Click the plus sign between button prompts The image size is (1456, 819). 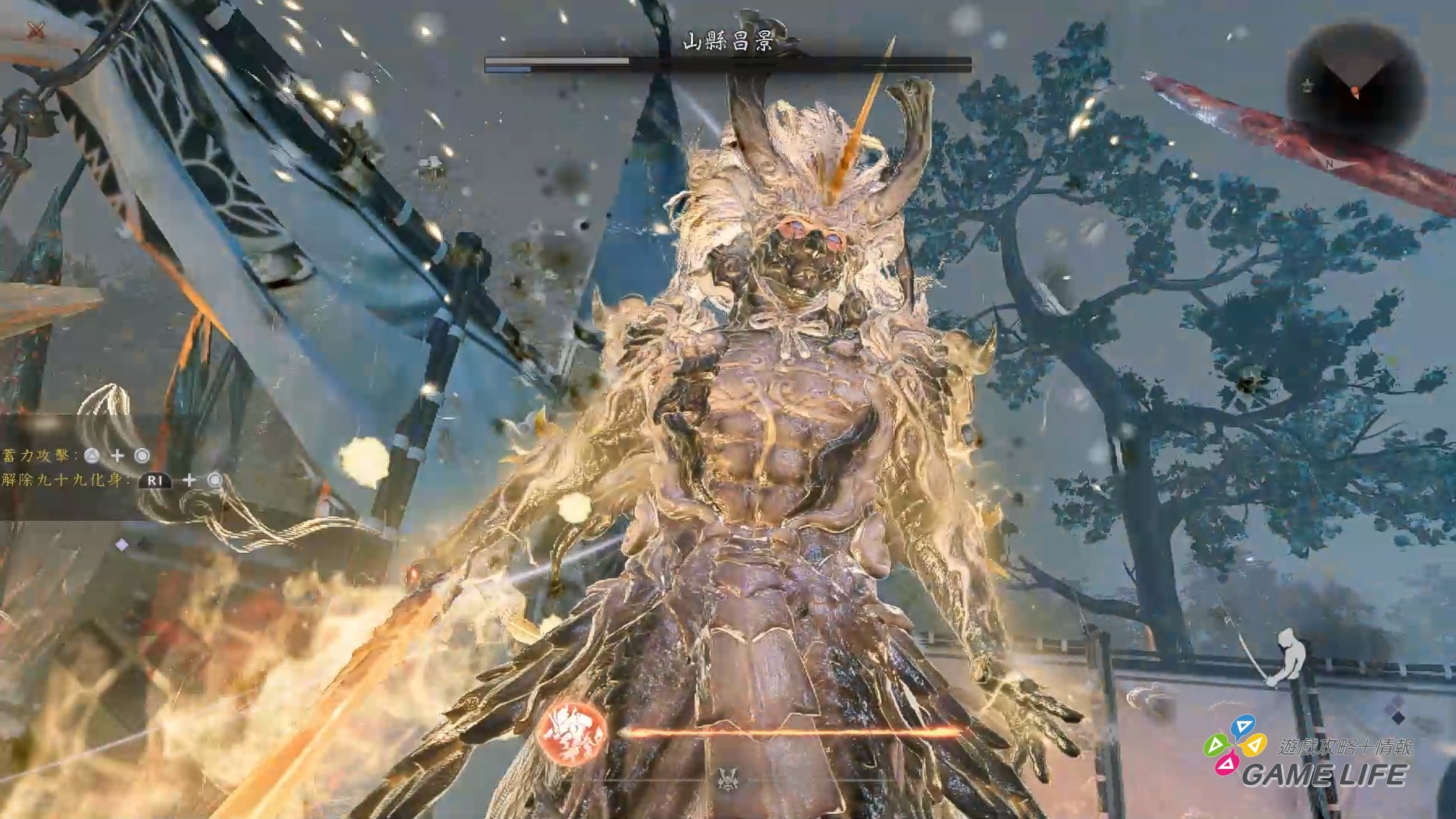pos(117,457)
